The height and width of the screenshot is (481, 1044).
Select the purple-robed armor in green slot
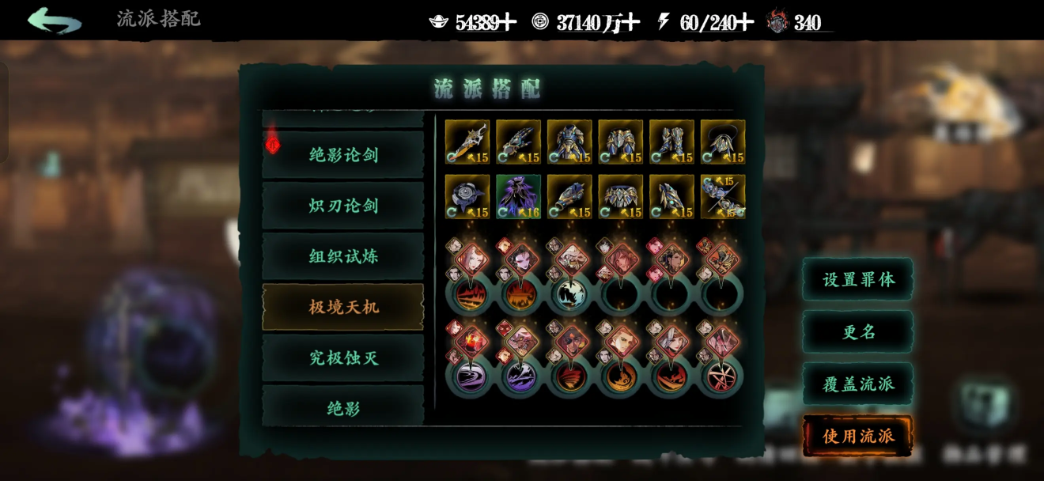[518, 196]
